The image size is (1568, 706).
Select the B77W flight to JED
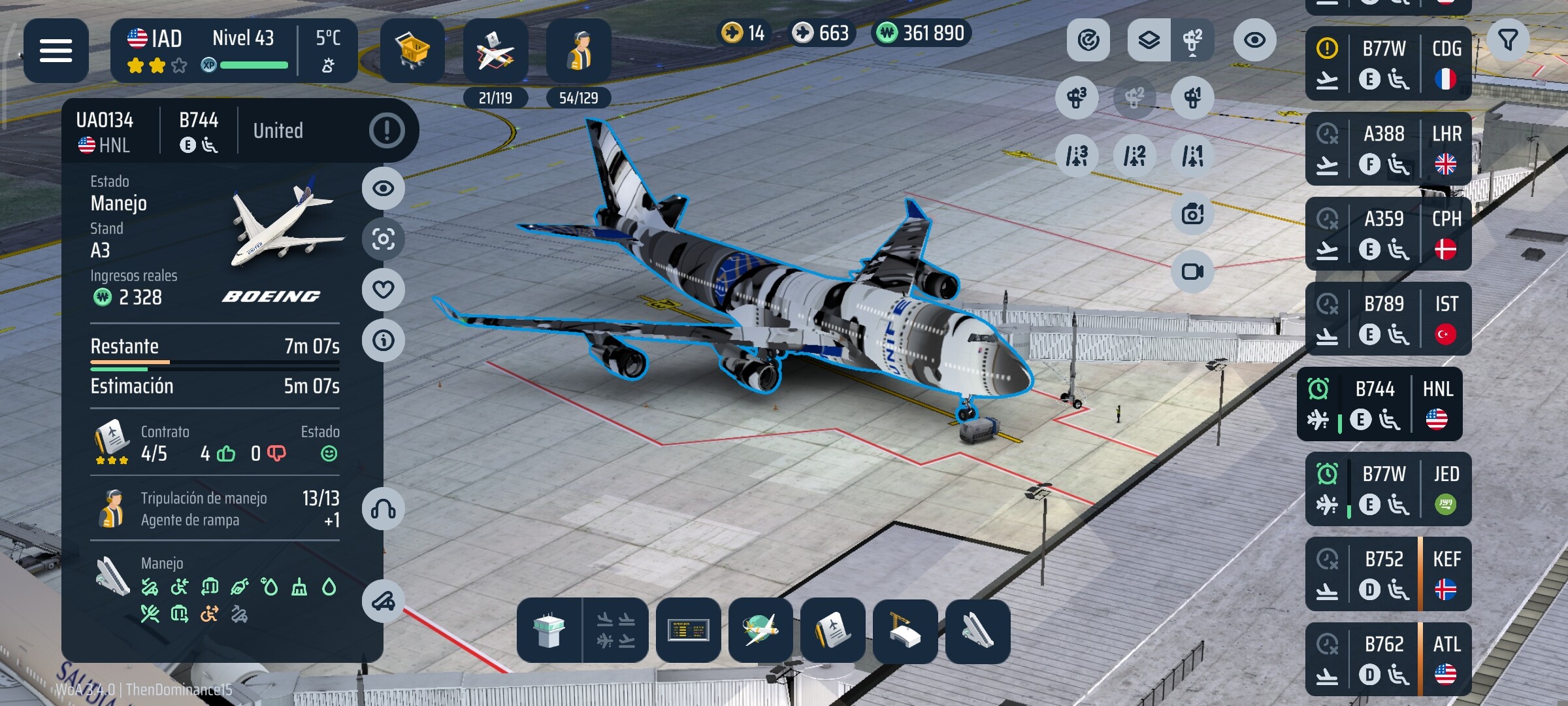1388,489
